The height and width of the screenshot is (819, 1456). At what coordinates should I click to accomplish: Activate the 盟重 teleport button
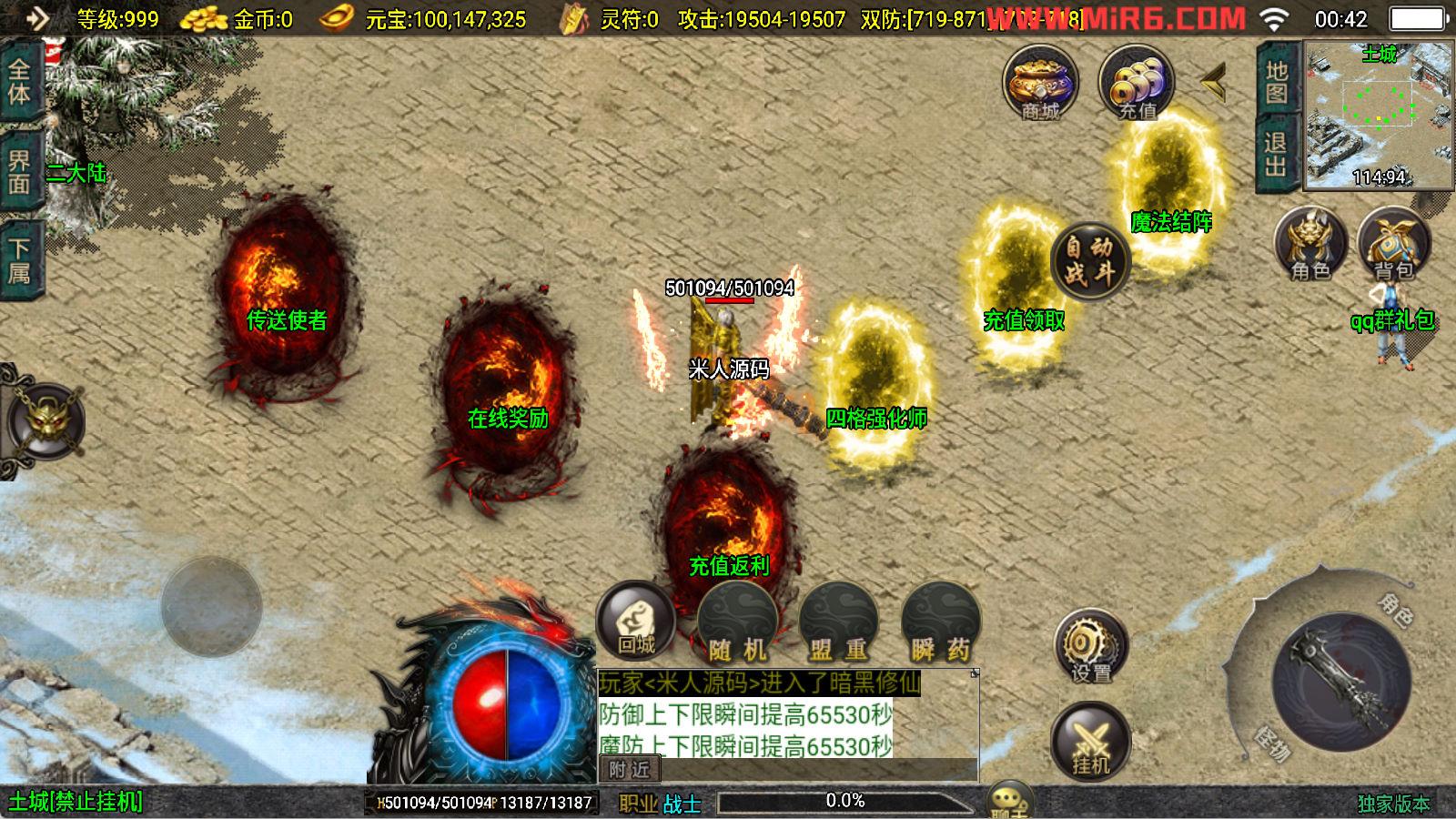coord(838,623)
